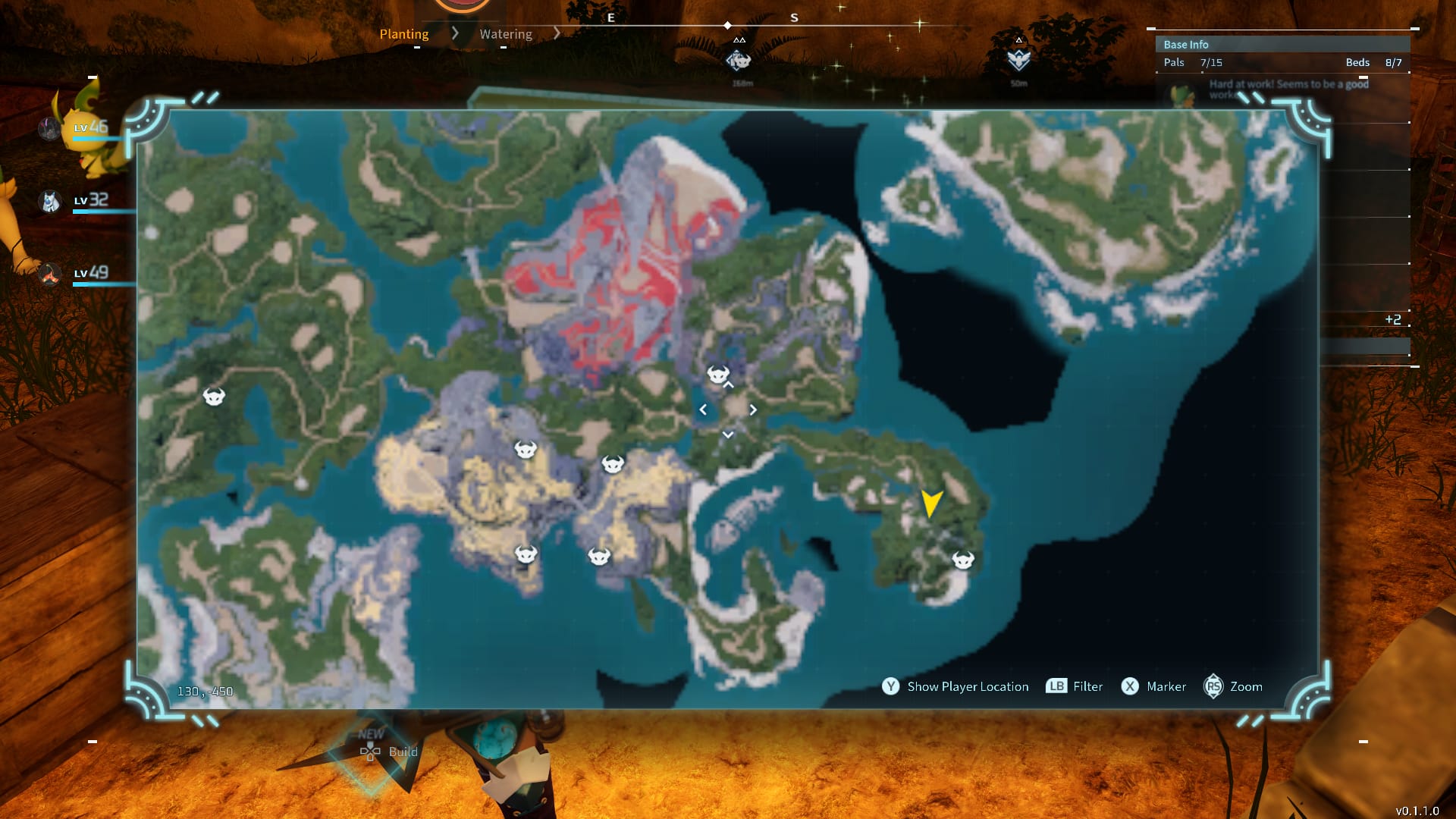
Task: Click the down chevron below the map center
Action: click(x=728, y=434)
